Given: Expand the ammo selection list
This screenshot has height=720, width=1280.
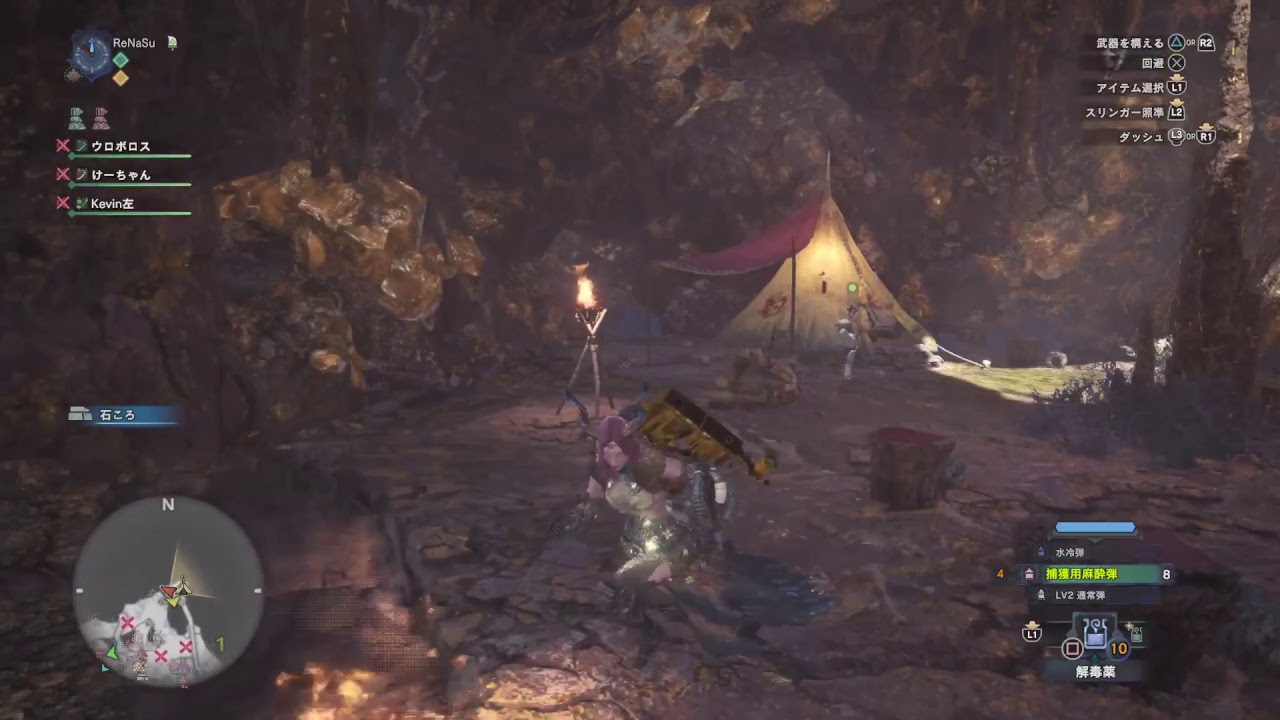Looking at the screenshot, I should pyautogui.click(x=1095, y=540).
